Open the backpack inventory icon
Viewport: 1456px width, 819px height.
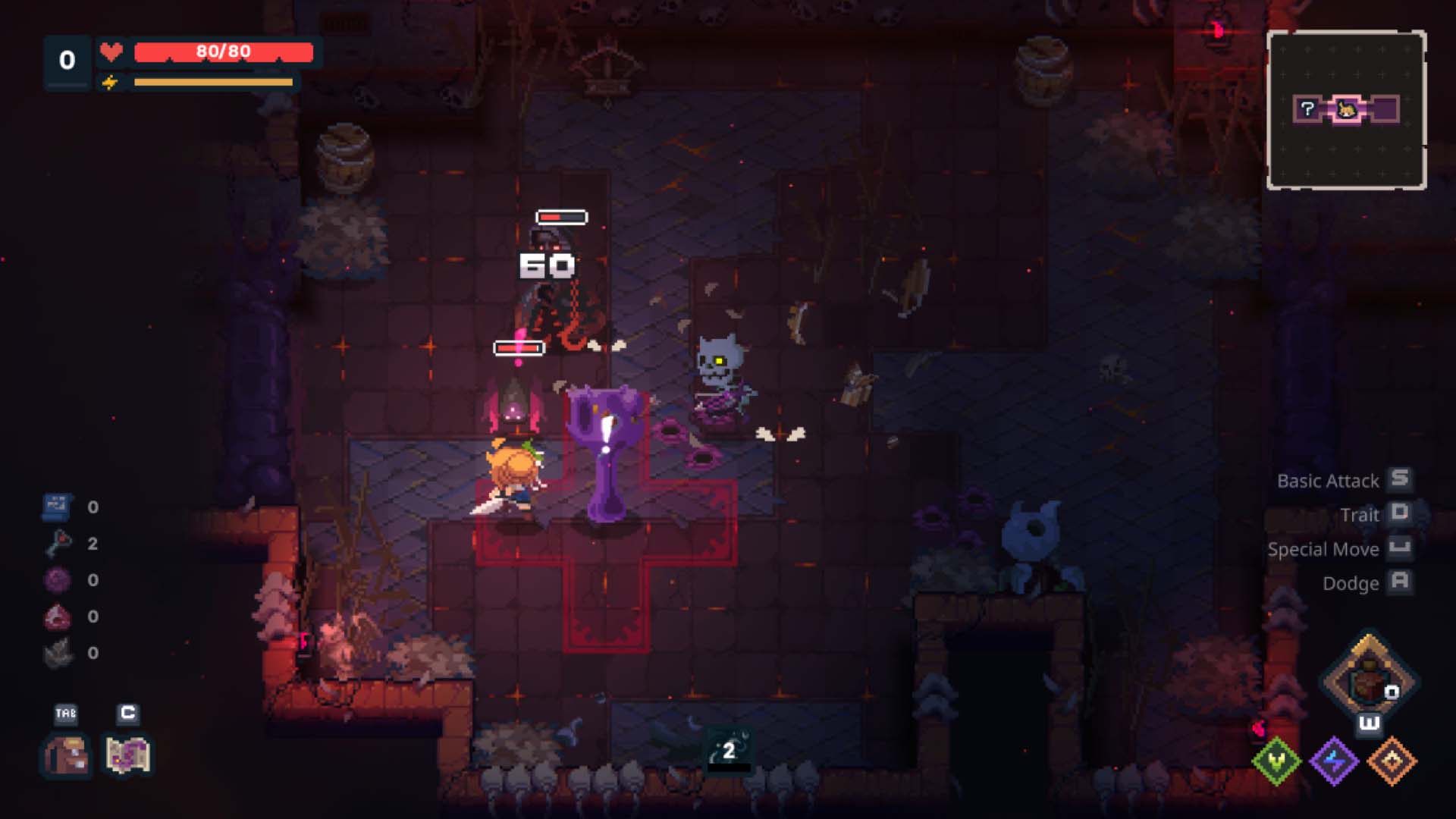coord(66,755)
